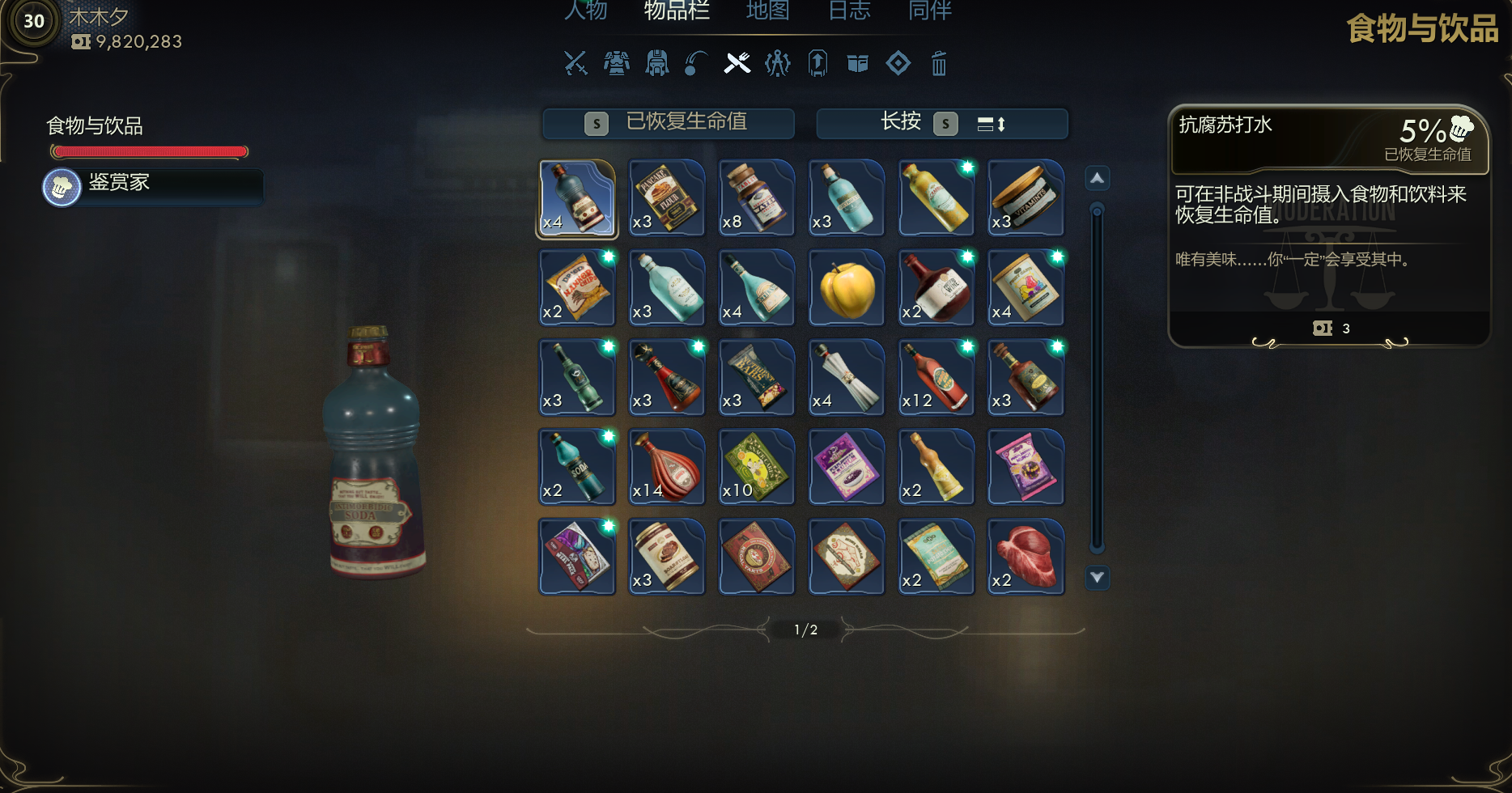Pick the pancake flour box slot
This screenshot has width=1512, height=793.
(667, 199)
